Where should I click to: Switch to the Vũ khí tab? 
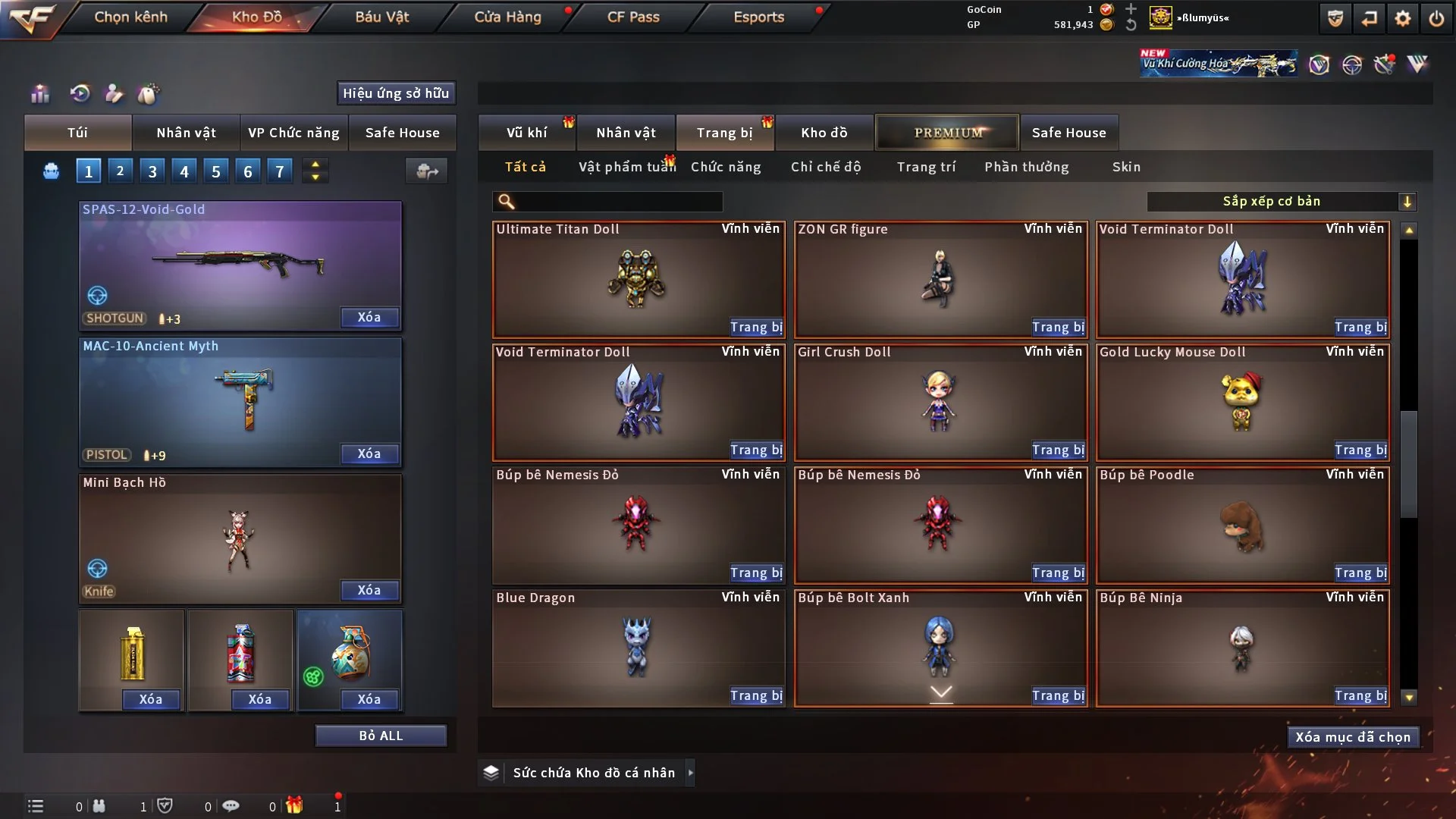point(526,133)
